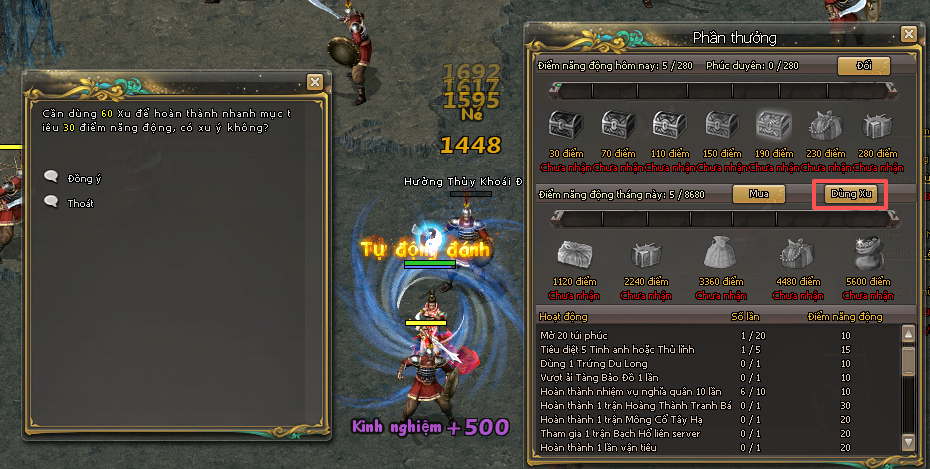
Task: Pick the 110 điểm reward chest
Action: (668, 127)
